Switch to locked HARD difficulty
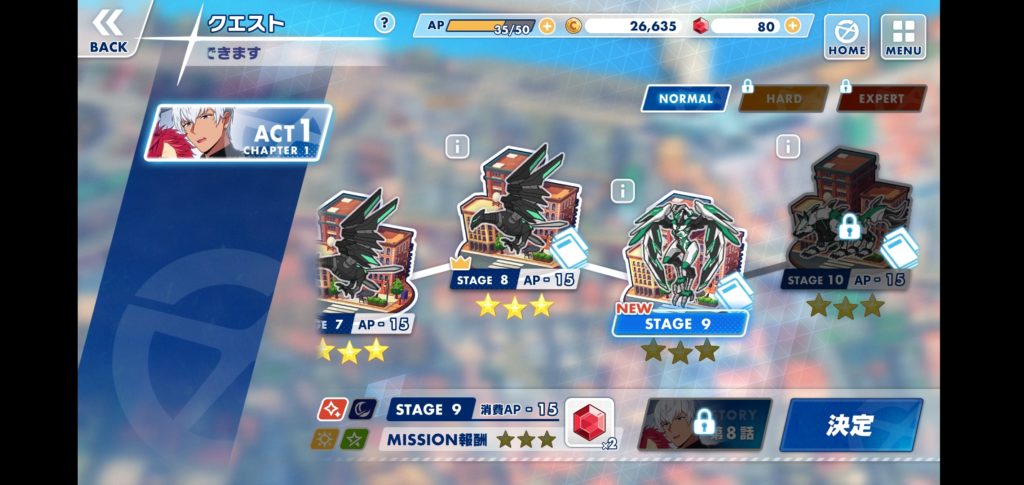Screen dimensions: 1024x485 tap(783, 98)
